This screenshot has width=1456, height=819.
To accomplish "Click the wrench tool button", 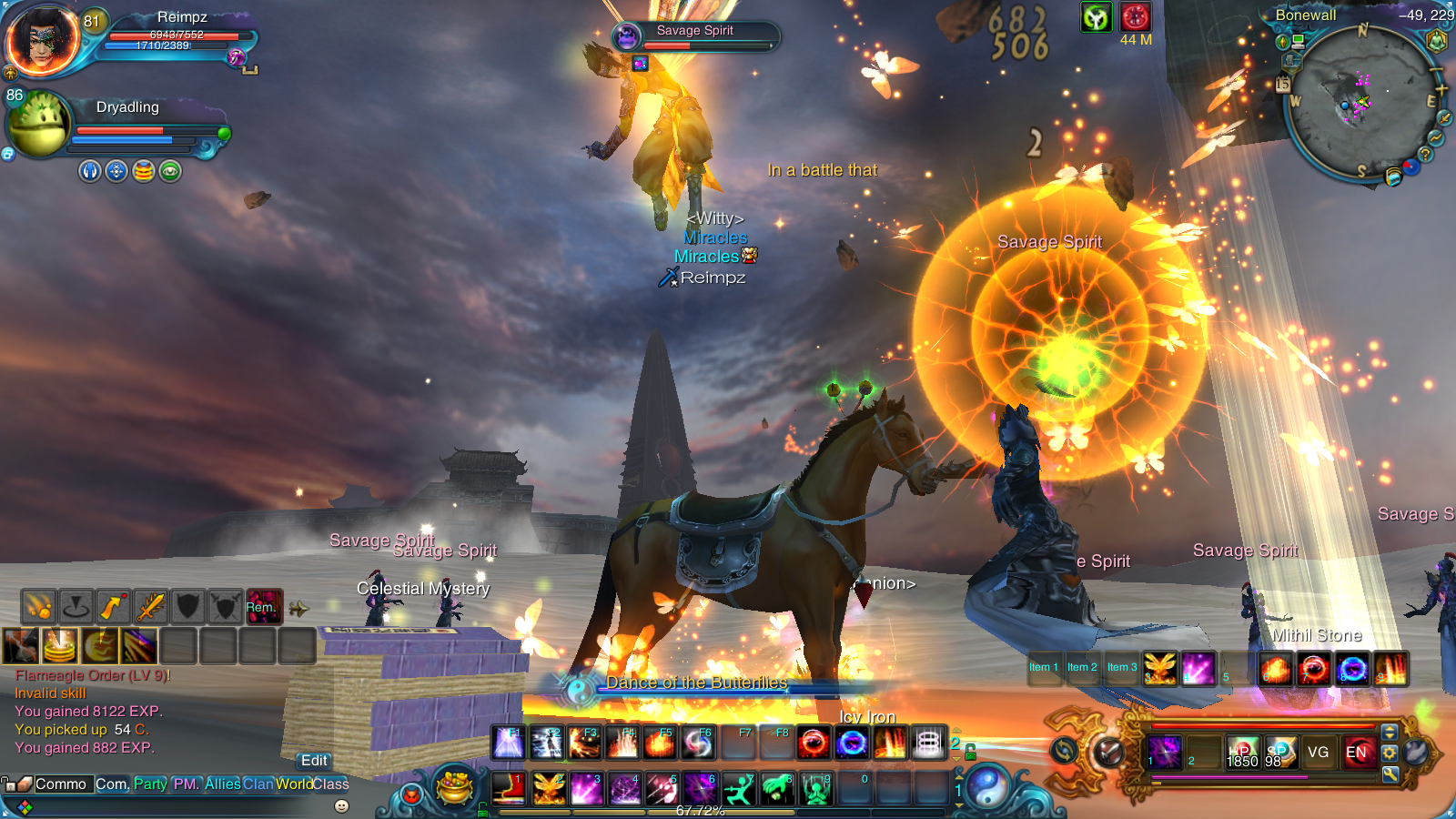I will coord(1390,774).
